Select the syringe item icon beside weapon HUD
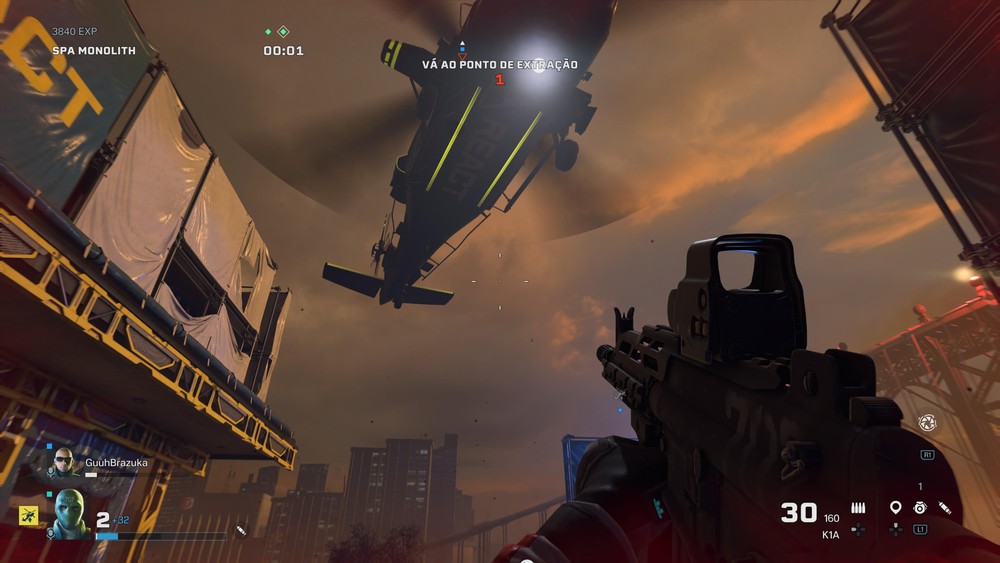This screenshot has height=563, width=1000. [x=945, y=508]
